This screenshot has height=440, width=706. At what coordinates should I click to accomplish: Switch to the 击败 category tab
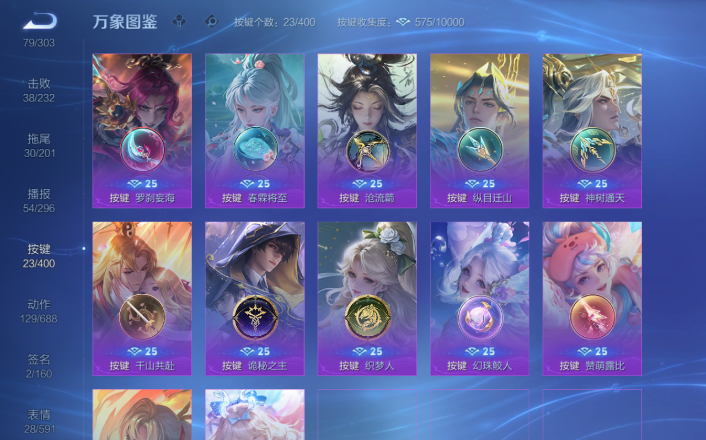(40, 90)
